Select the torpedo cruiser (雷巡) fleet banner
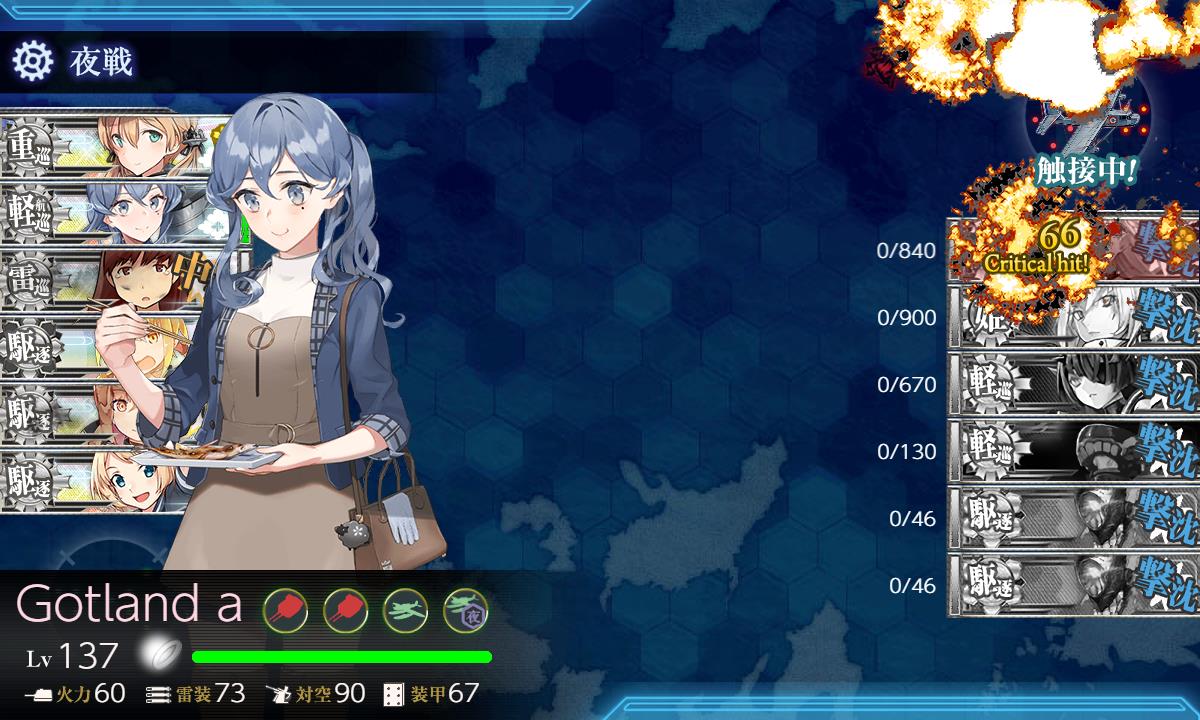Viewport: 1200px width, 720px height. point(100,279)
